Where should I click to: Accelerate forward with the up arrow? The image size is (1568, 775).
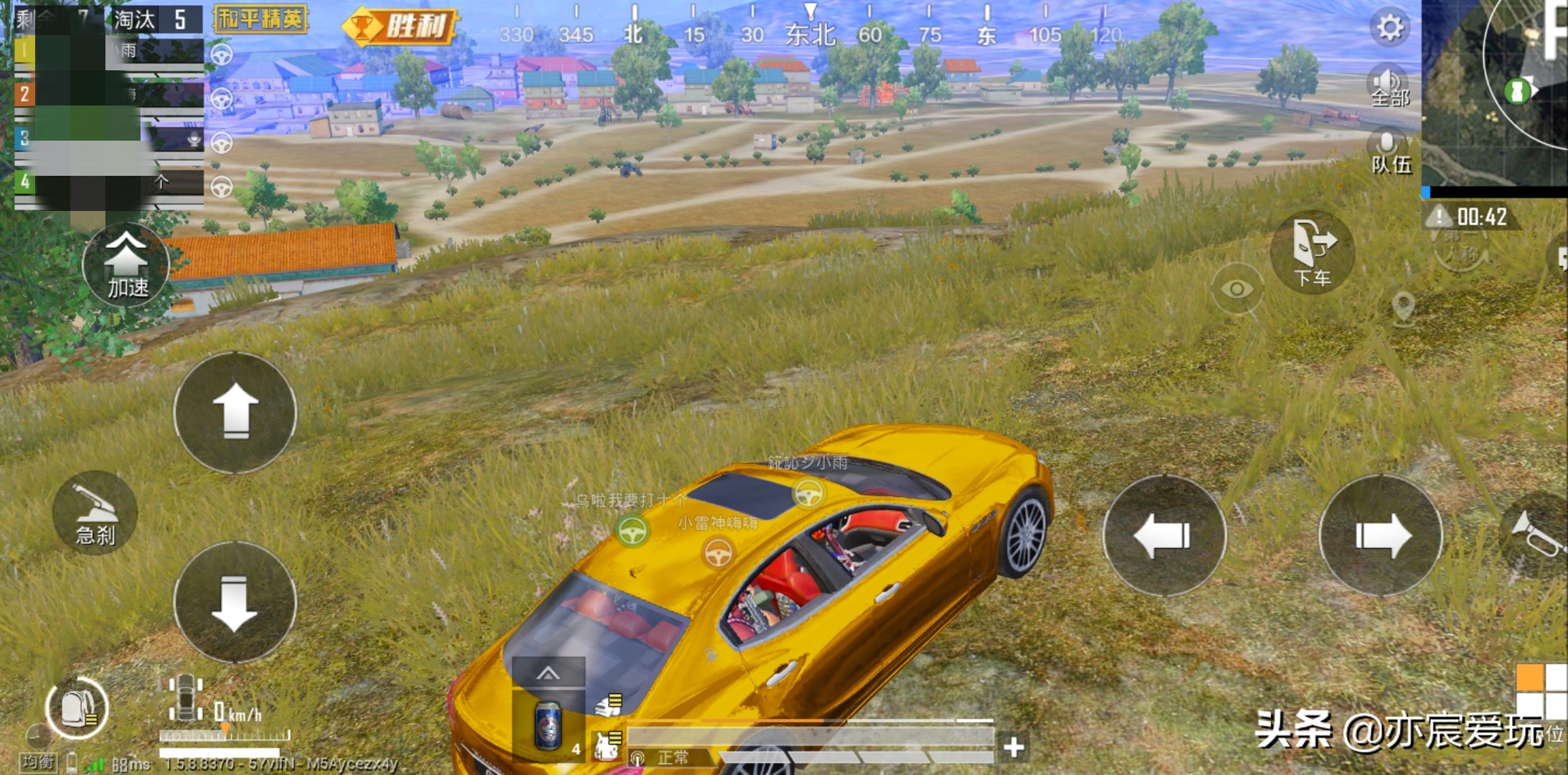point(235,413)
